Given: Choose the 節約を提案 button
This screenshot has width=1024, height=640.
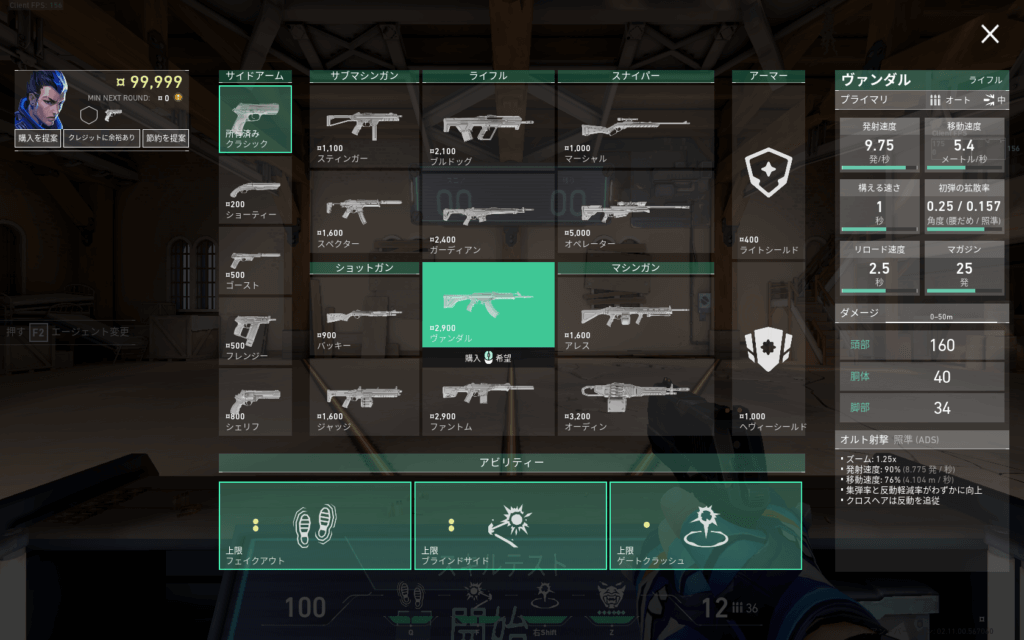Looking at the screenshot, I should point(165,139).
